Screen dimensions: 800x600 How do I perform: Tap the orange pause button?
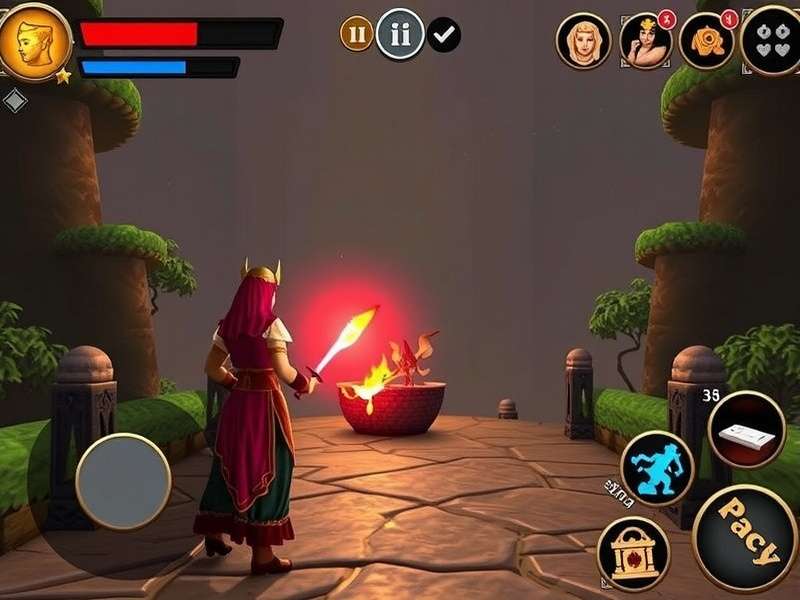[356, 33]
